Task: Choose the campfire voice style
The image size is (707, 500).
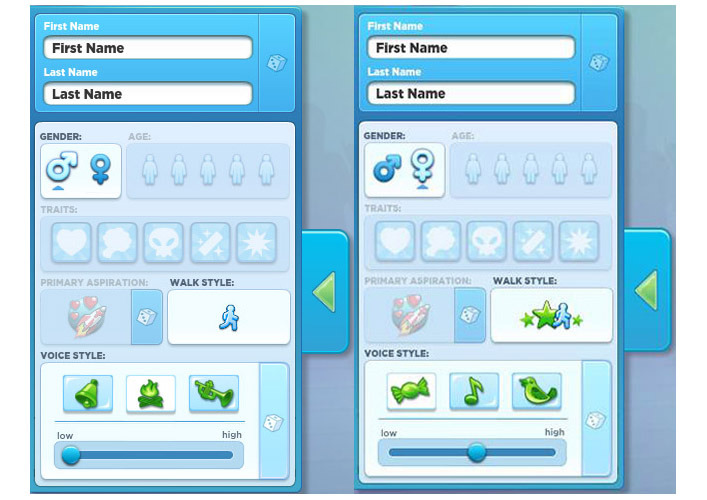Action: (151, 393)
